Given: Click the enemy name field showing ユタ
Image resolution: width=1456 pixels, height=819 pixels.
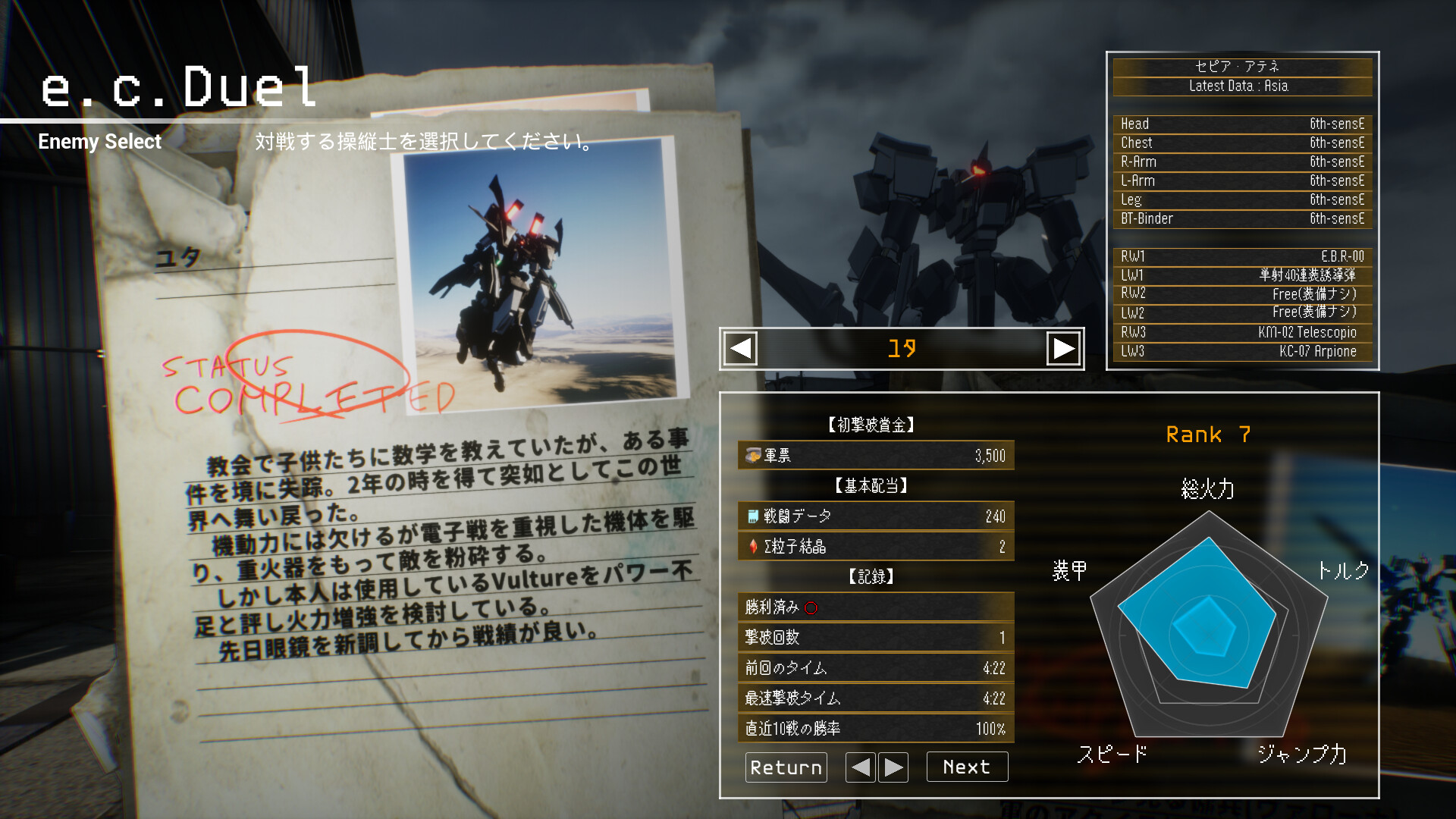Looking at the screenshot, I should coord(902,348).
